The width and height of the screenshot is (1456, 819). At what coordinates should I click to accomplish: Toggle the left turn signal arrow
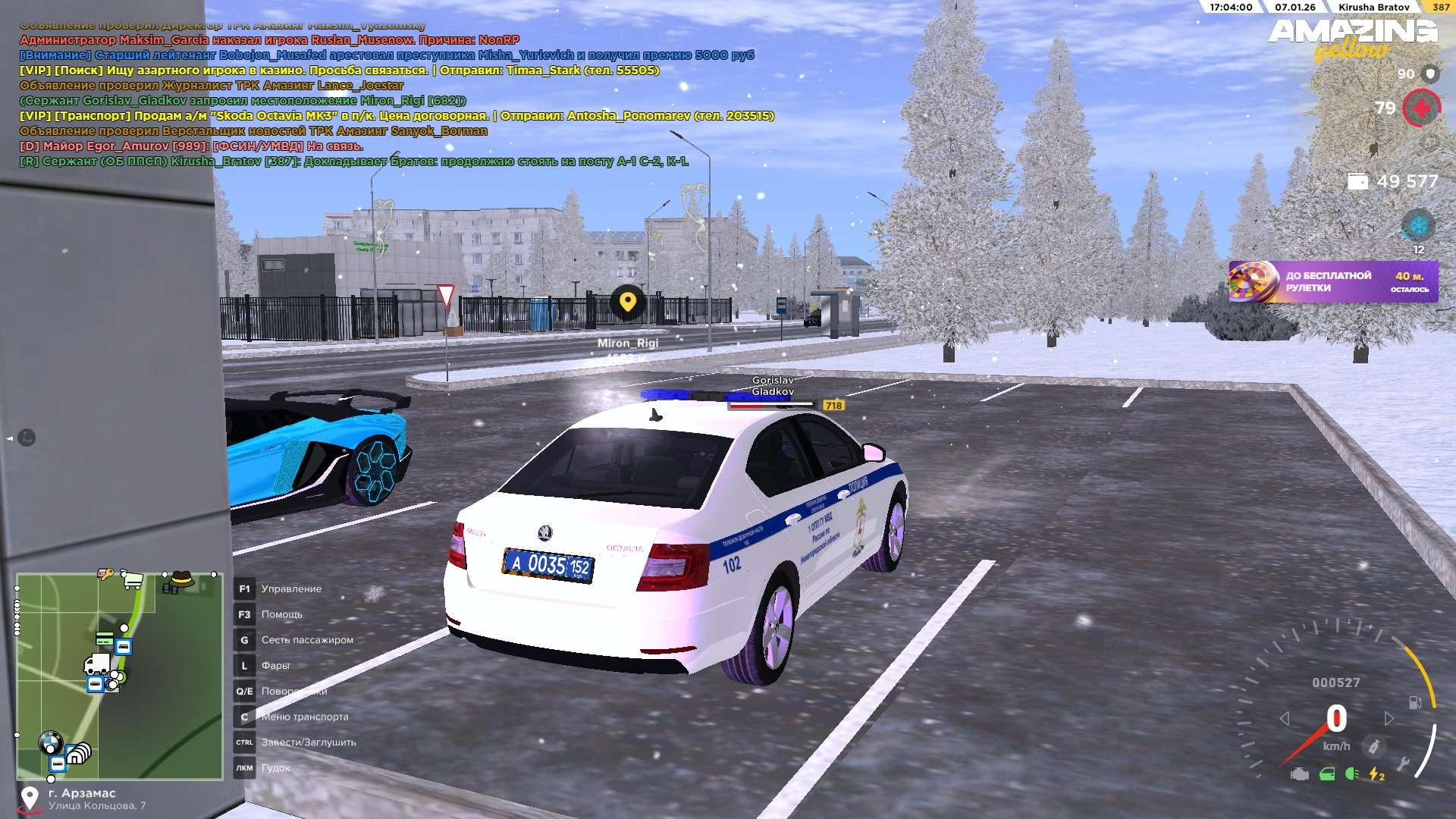1284,718
